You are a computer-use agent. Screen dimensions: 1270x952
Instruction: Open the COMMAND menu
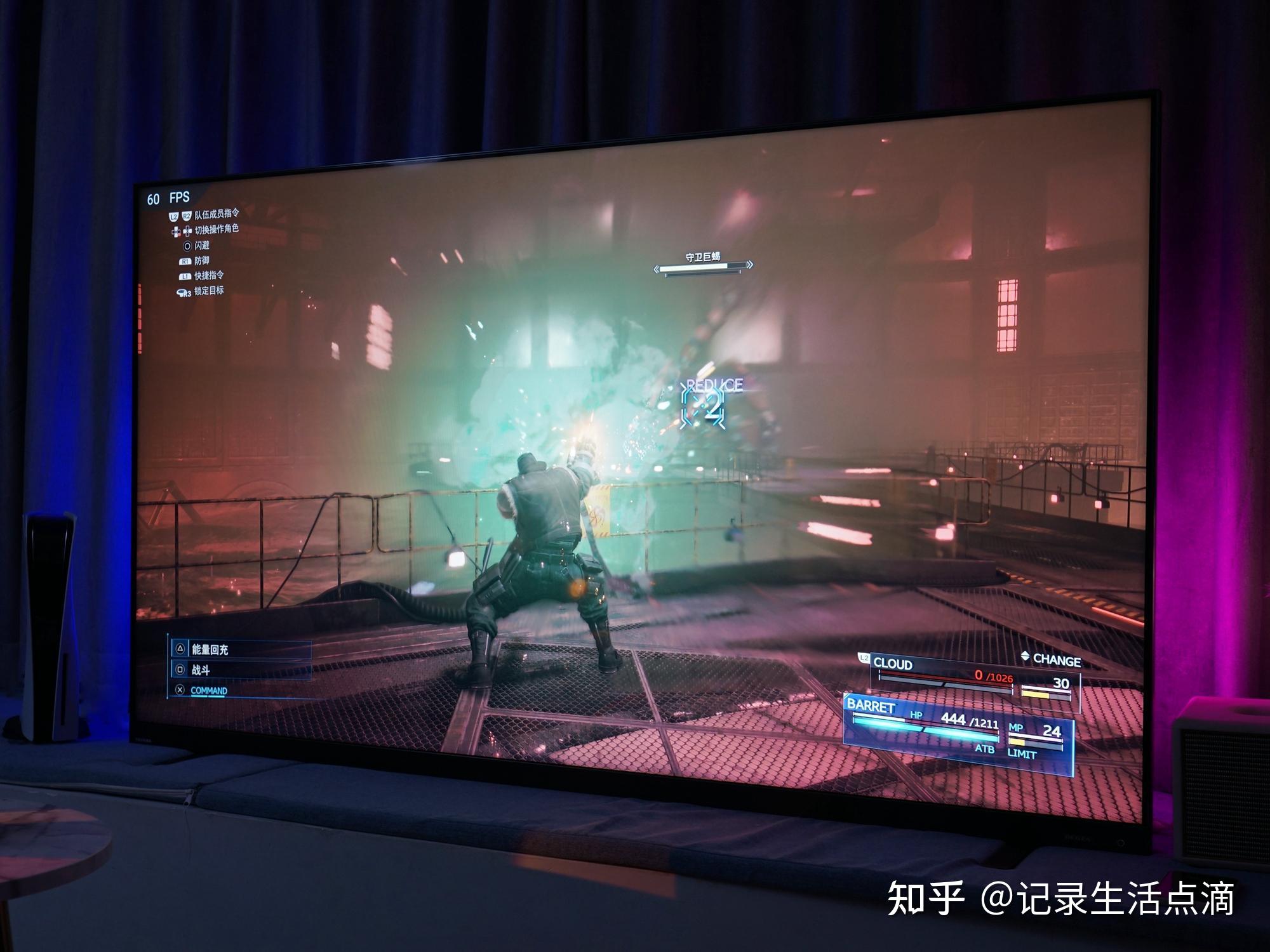(x=208, y=691)
